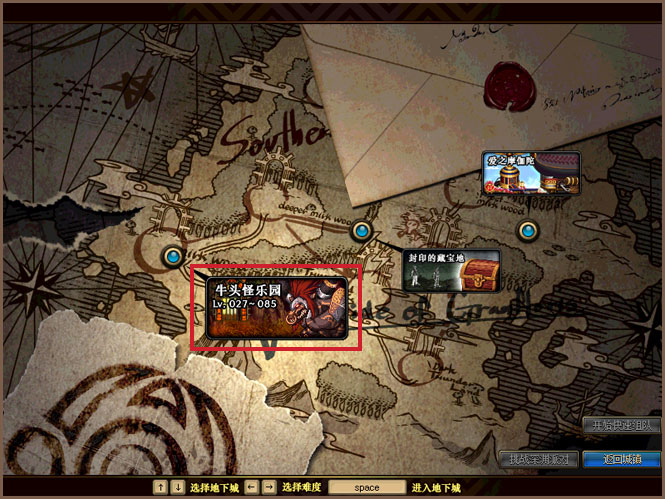The height and width of the screenshot is (499, 665).
Task: Start quick party with 开始快速组队
Action: [x=625, y=425]
